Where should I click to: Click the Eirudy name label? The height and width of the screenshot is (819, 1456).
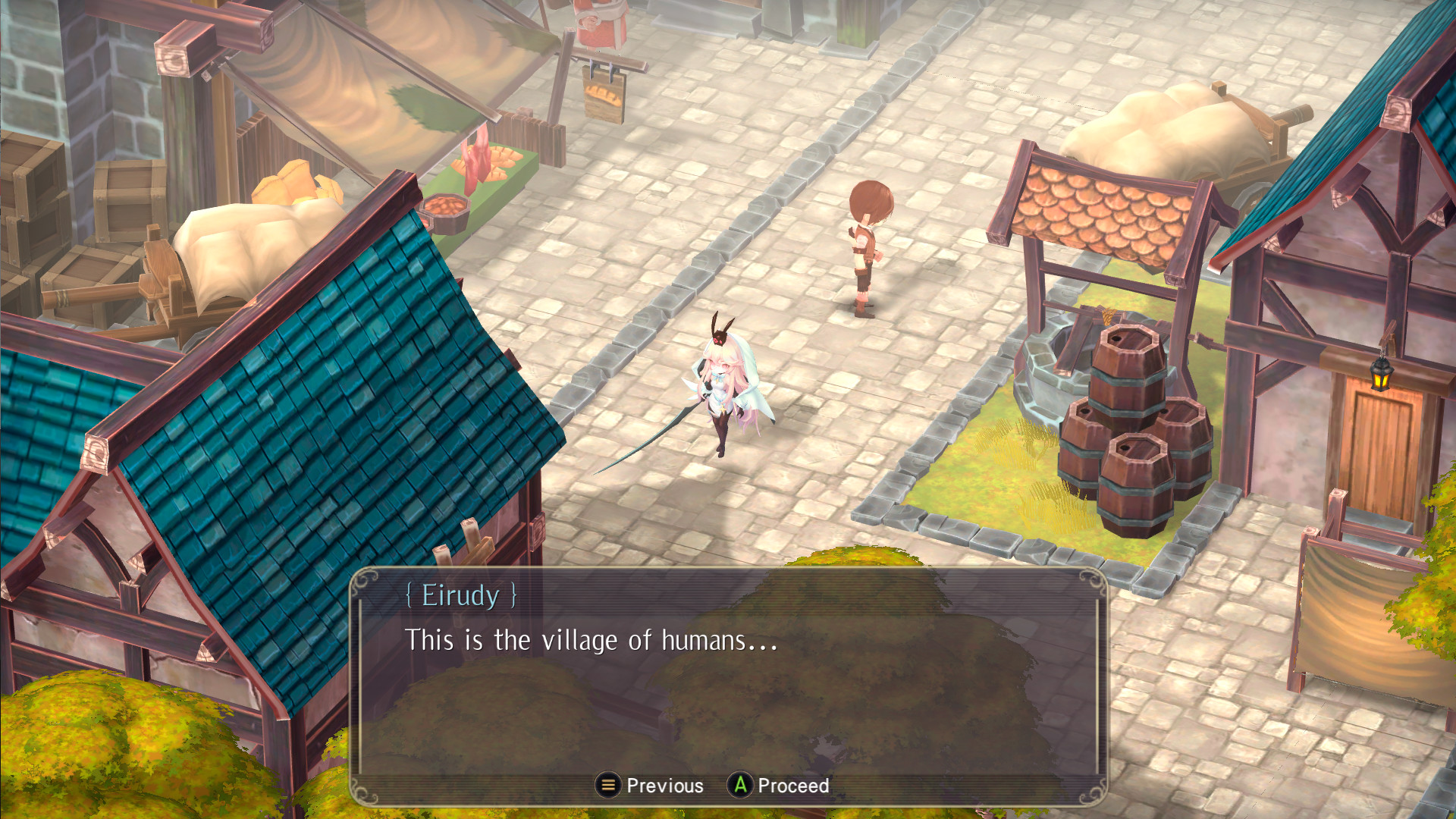(463, 597)
